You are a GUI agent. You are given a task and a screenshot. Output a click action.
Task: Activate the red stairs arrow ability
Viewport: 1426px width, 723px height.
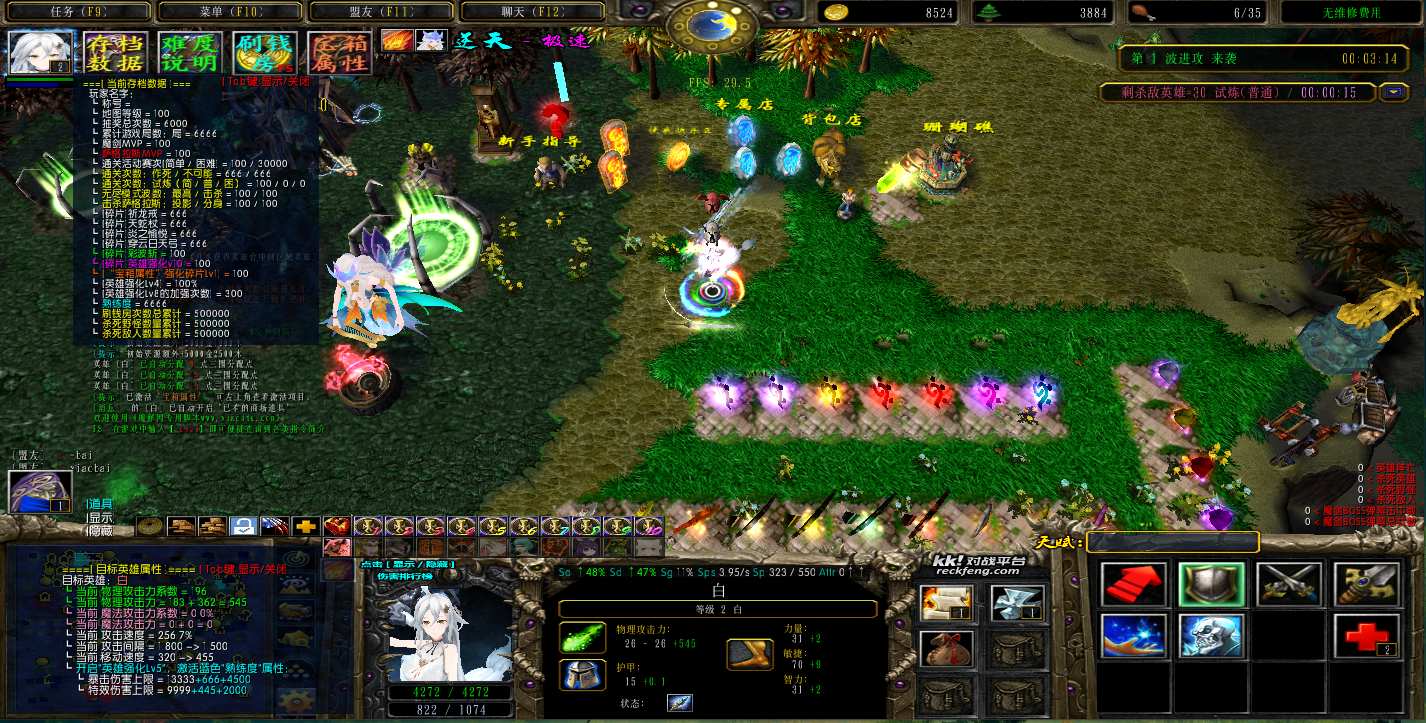1133,585
